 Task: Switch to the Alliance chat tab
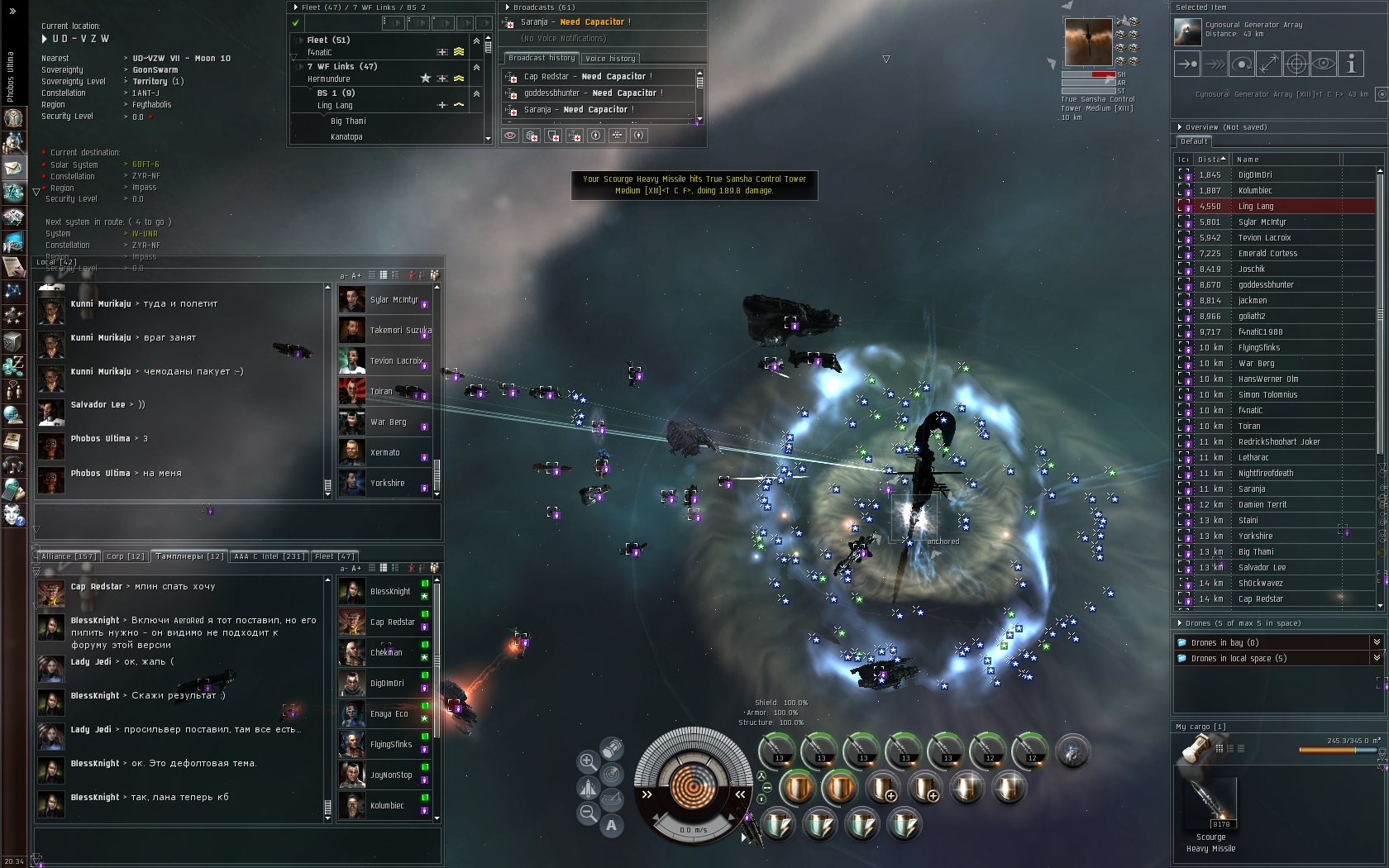click(x=69, y=556)
